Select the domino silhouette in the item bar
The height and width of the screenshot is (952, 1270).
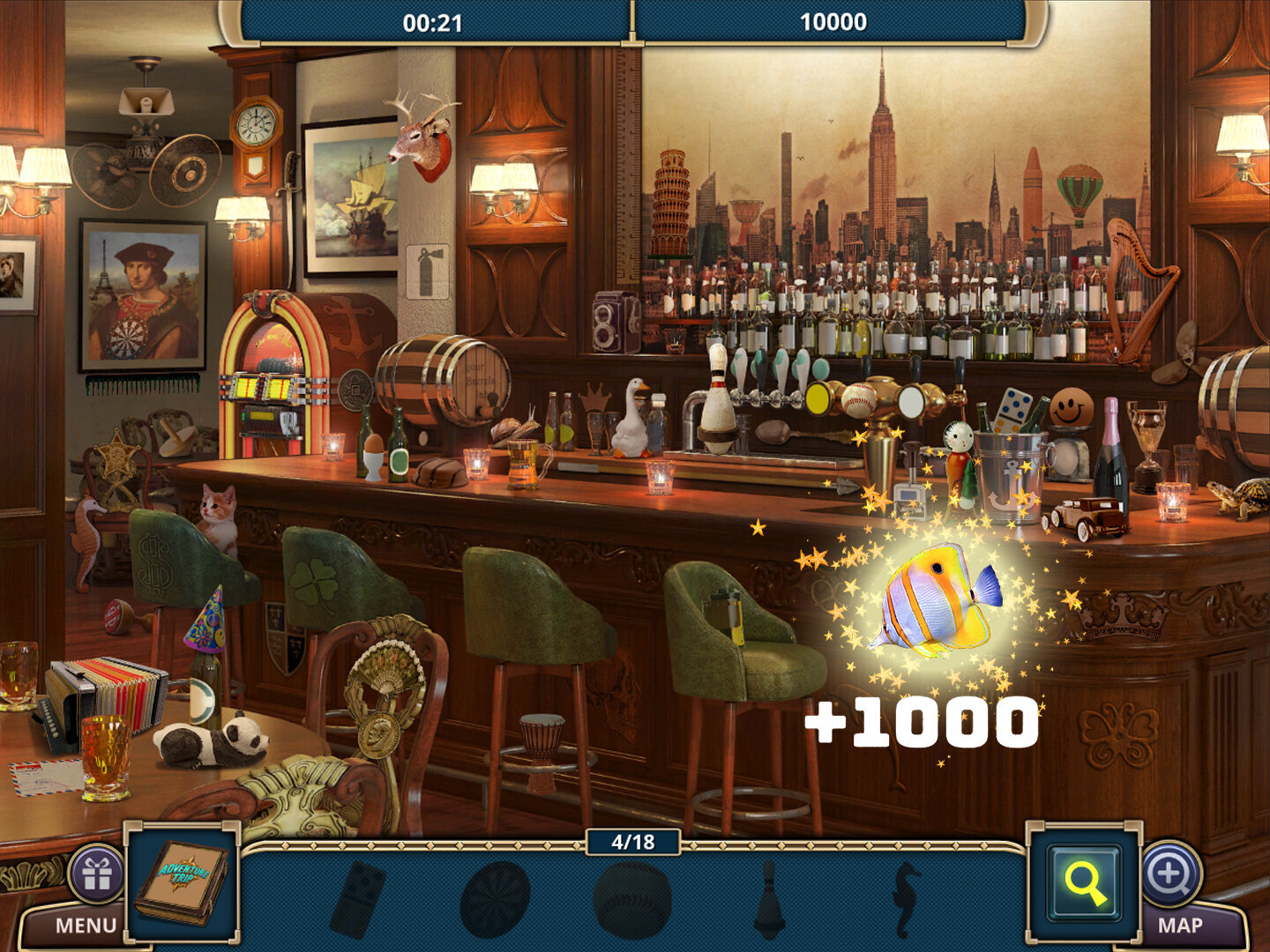358,900
